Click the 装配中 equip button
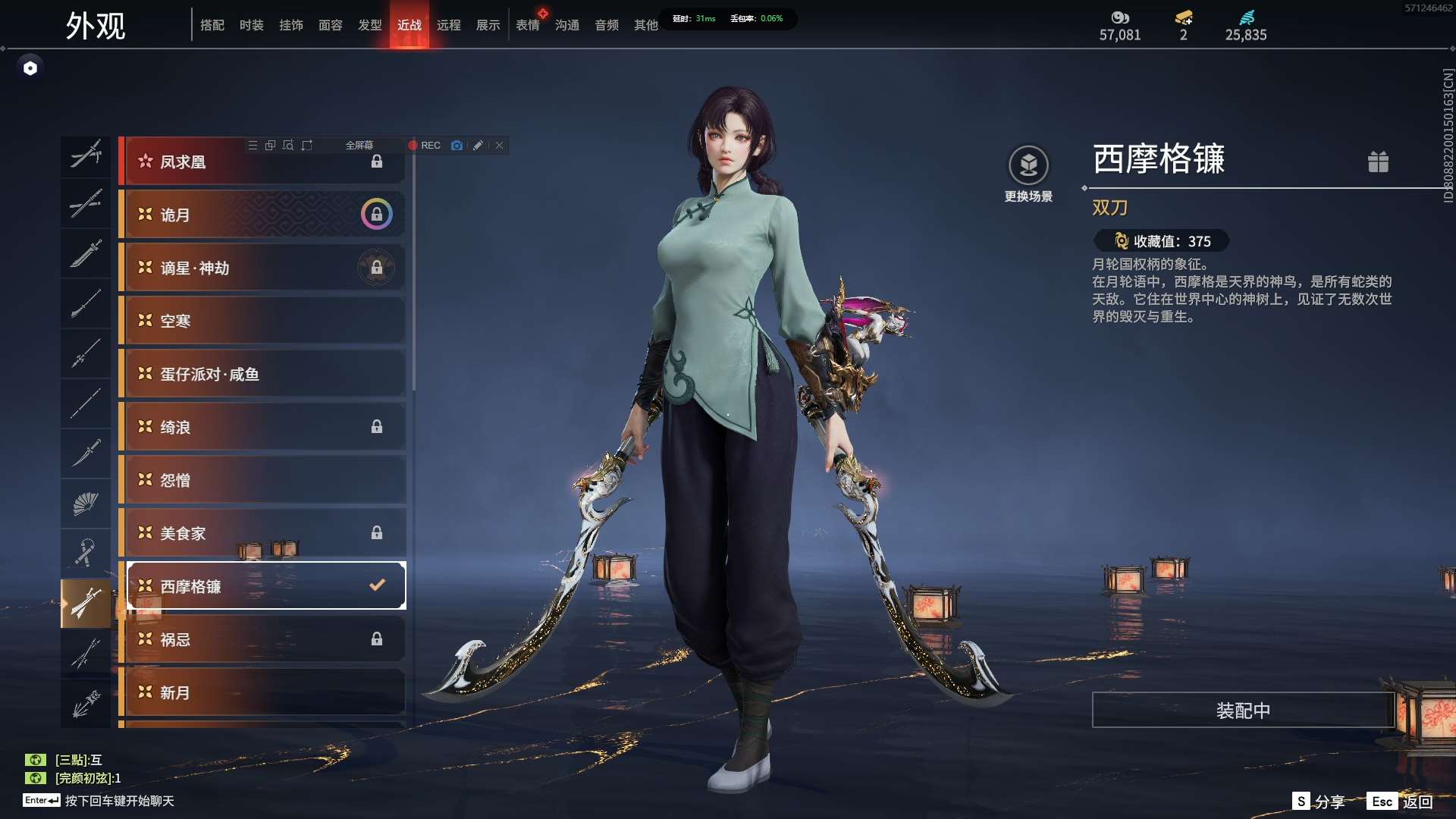Viewport: 1456px width, 819px height. click(x=1243, y=711)
